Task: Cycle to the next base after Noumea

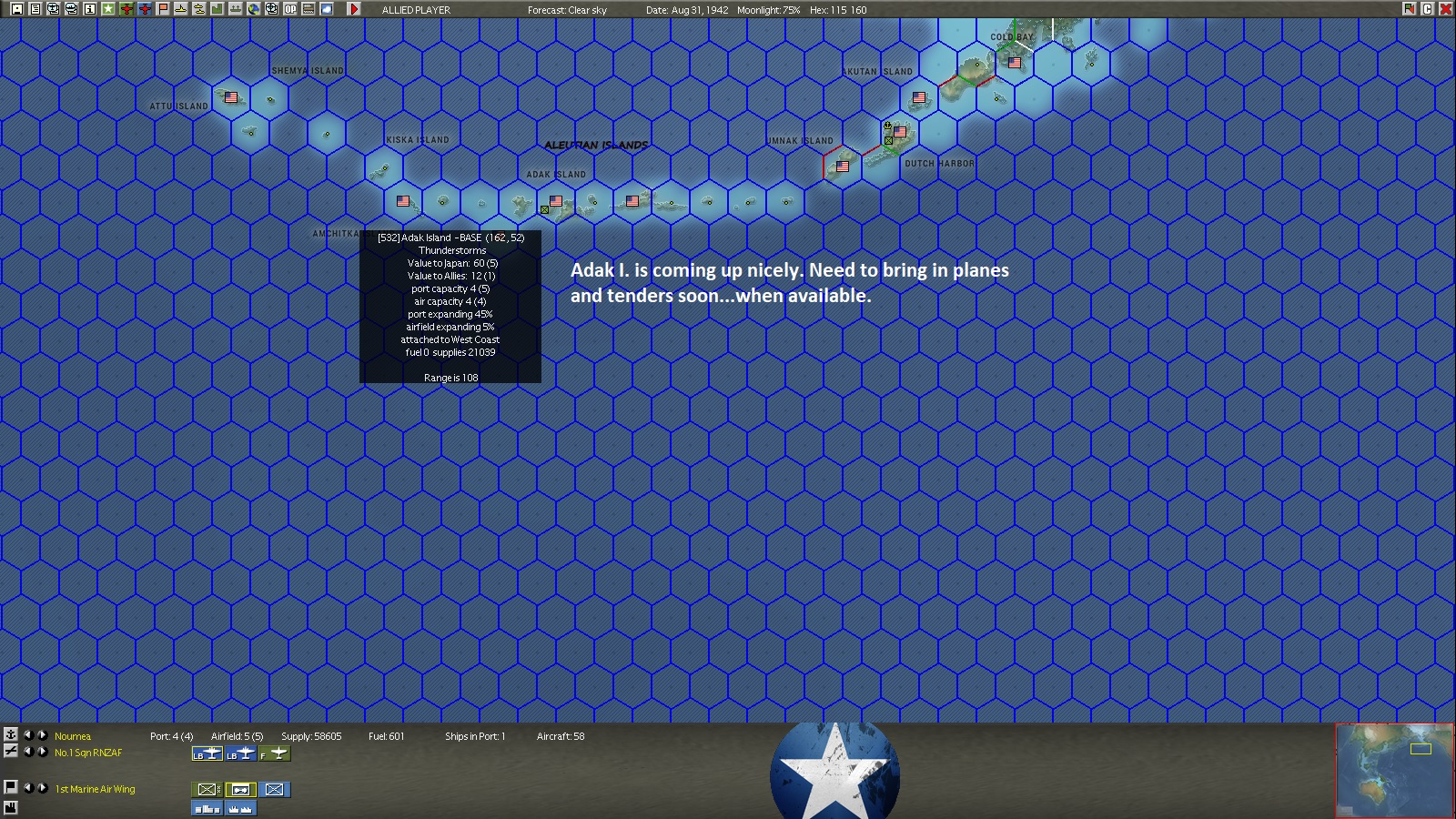Action: (x=42, y=735)
